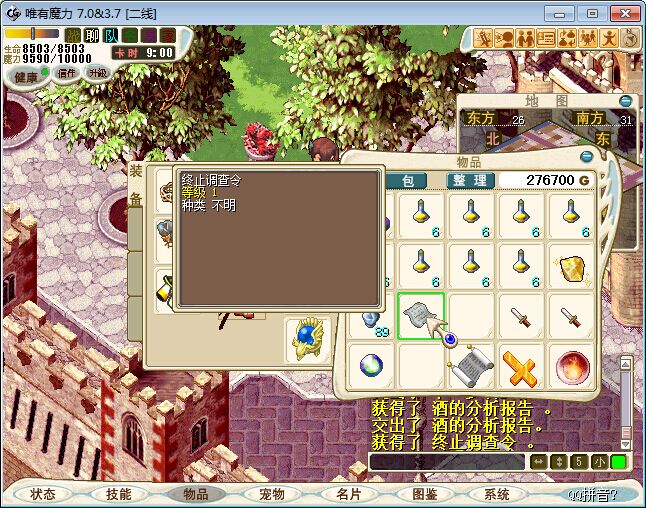Select the green-blue orb item slot

(x=371, y=366)
